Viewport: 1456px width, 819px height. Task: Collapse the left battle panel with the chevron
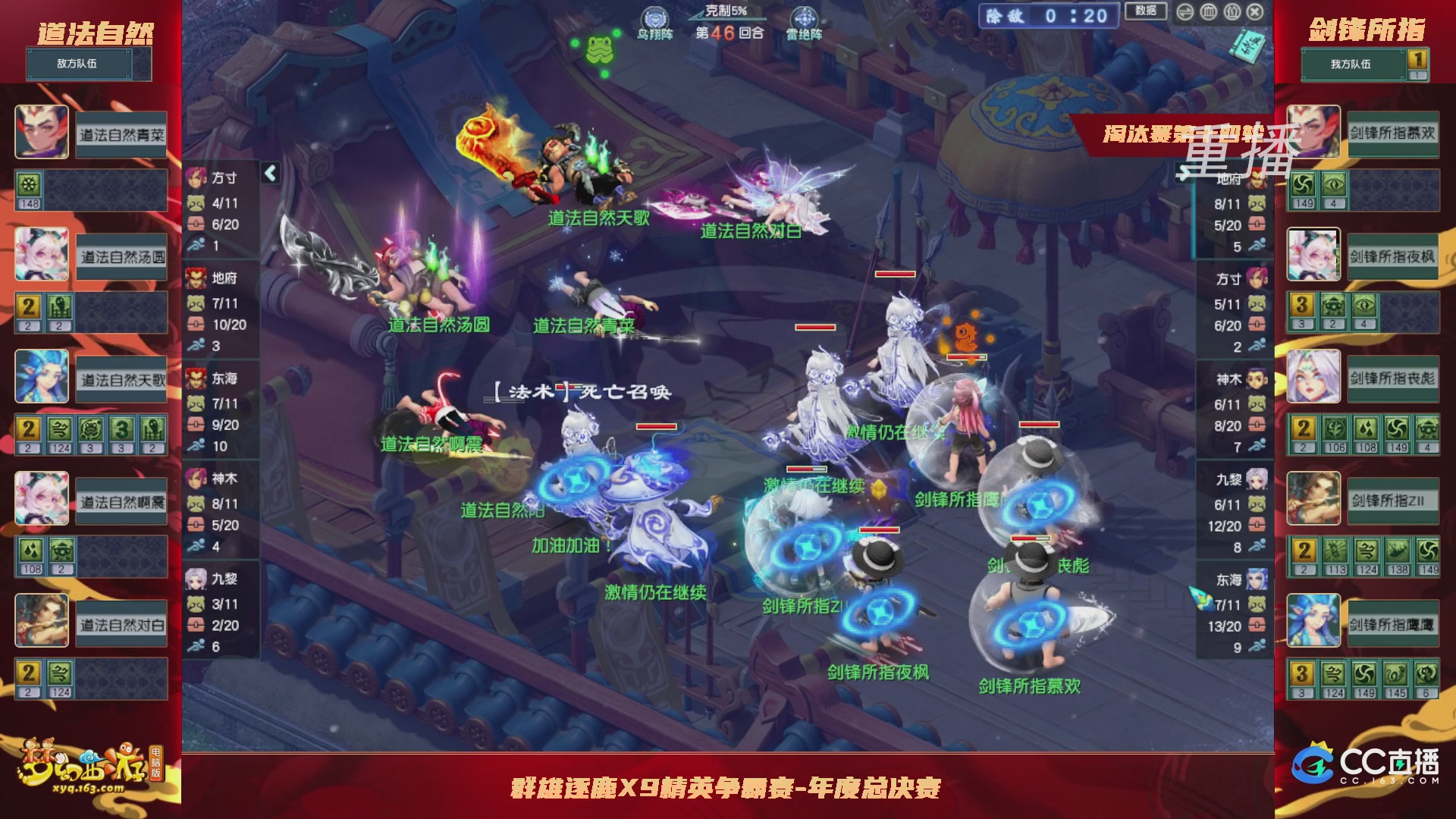point(269,172)
